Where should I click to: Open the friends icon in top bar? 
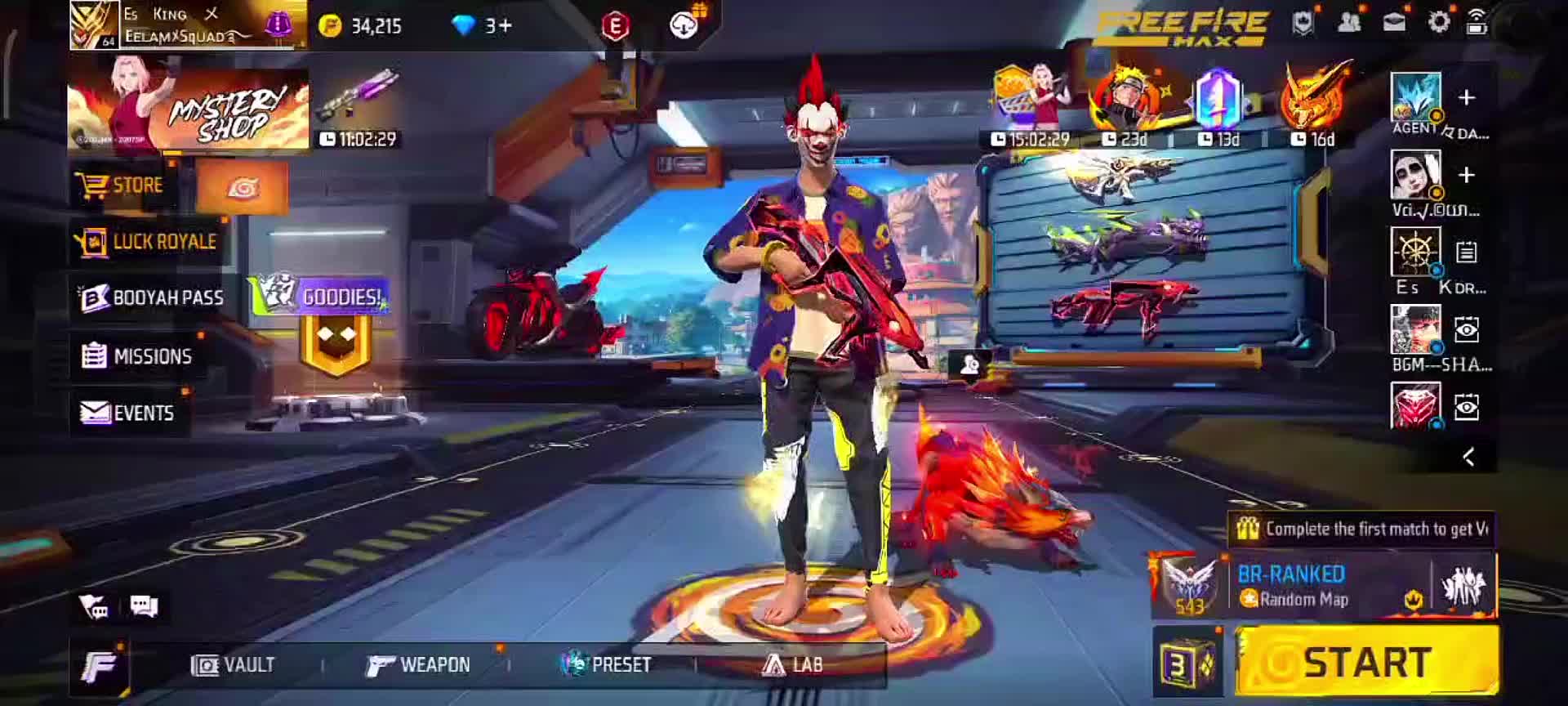click(1349, 23)
